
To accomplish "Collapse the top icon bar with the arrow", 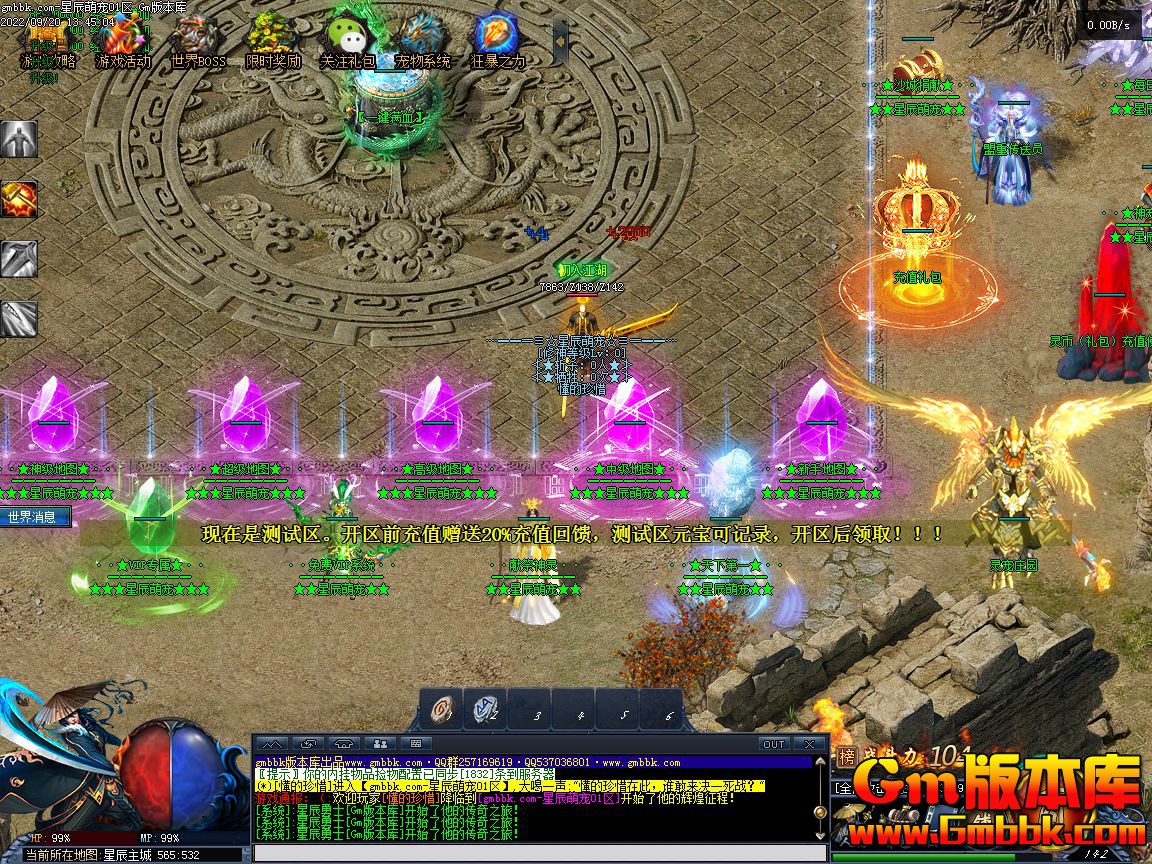I will coord(560,40).
